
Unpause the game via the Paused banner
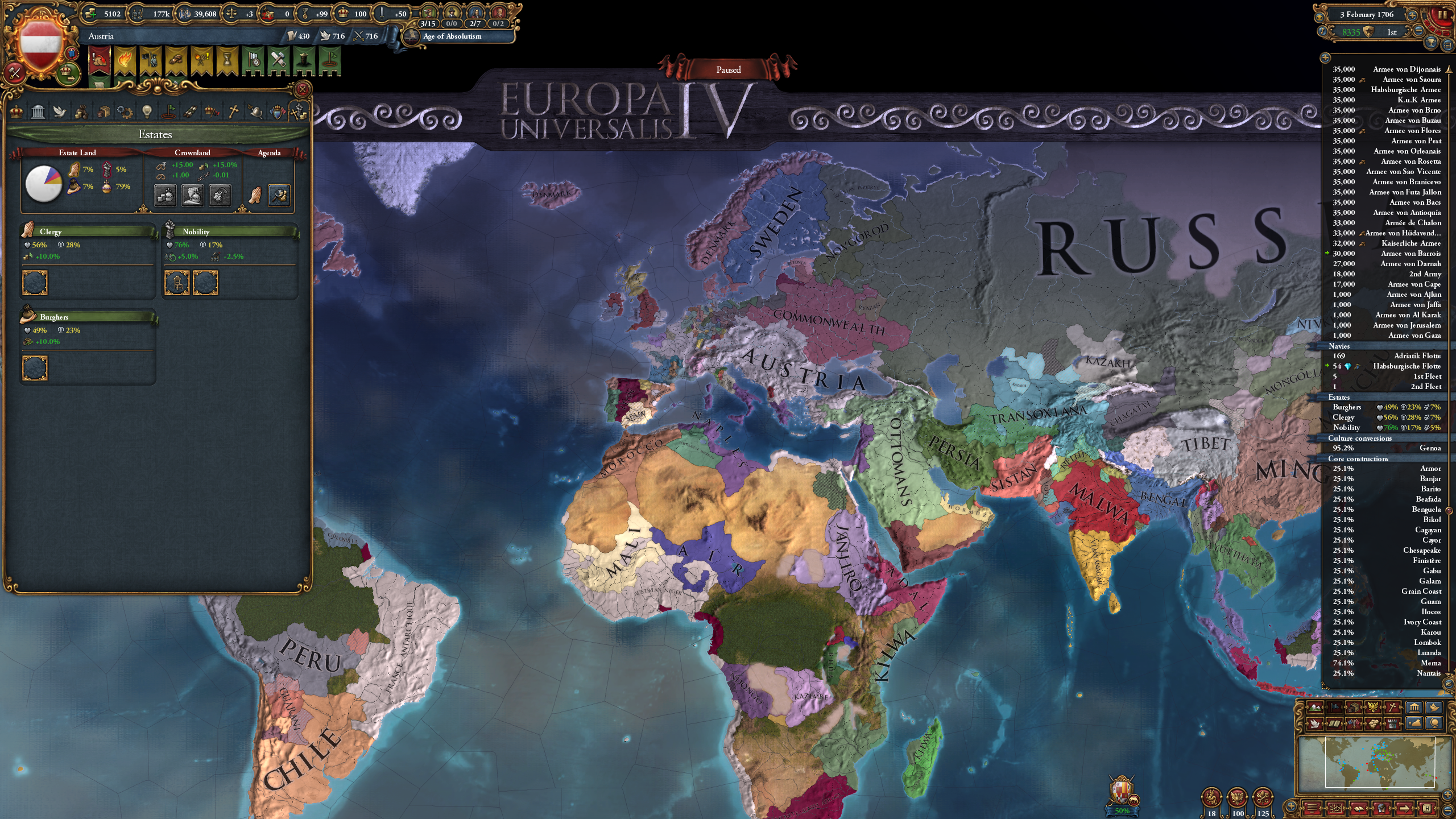[x=729, y=69]
